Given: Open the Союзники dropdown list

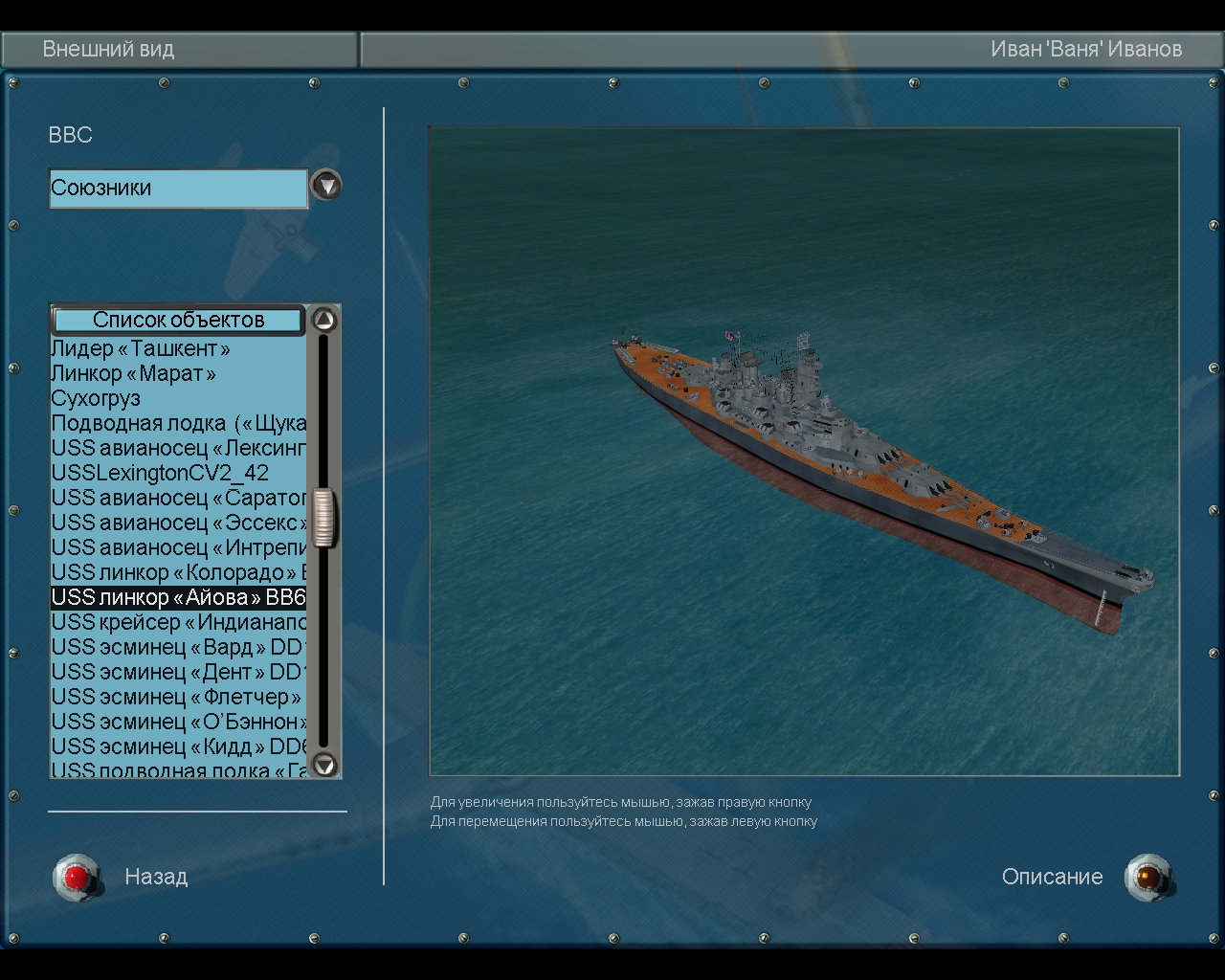Looking at the screenshot, I should coord(326,185).
